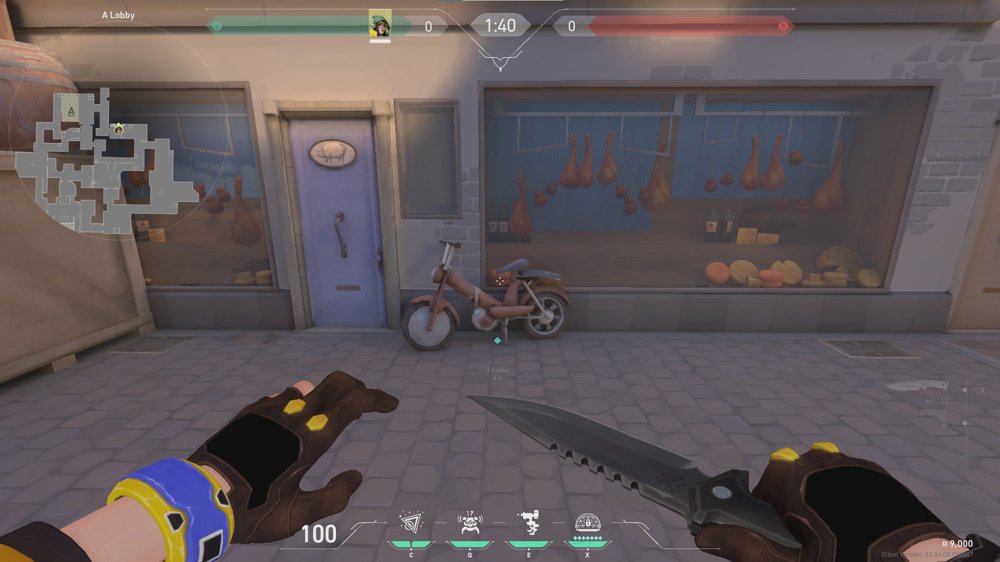Activate the Alarmbot ability icon

[x=469, y=522]
